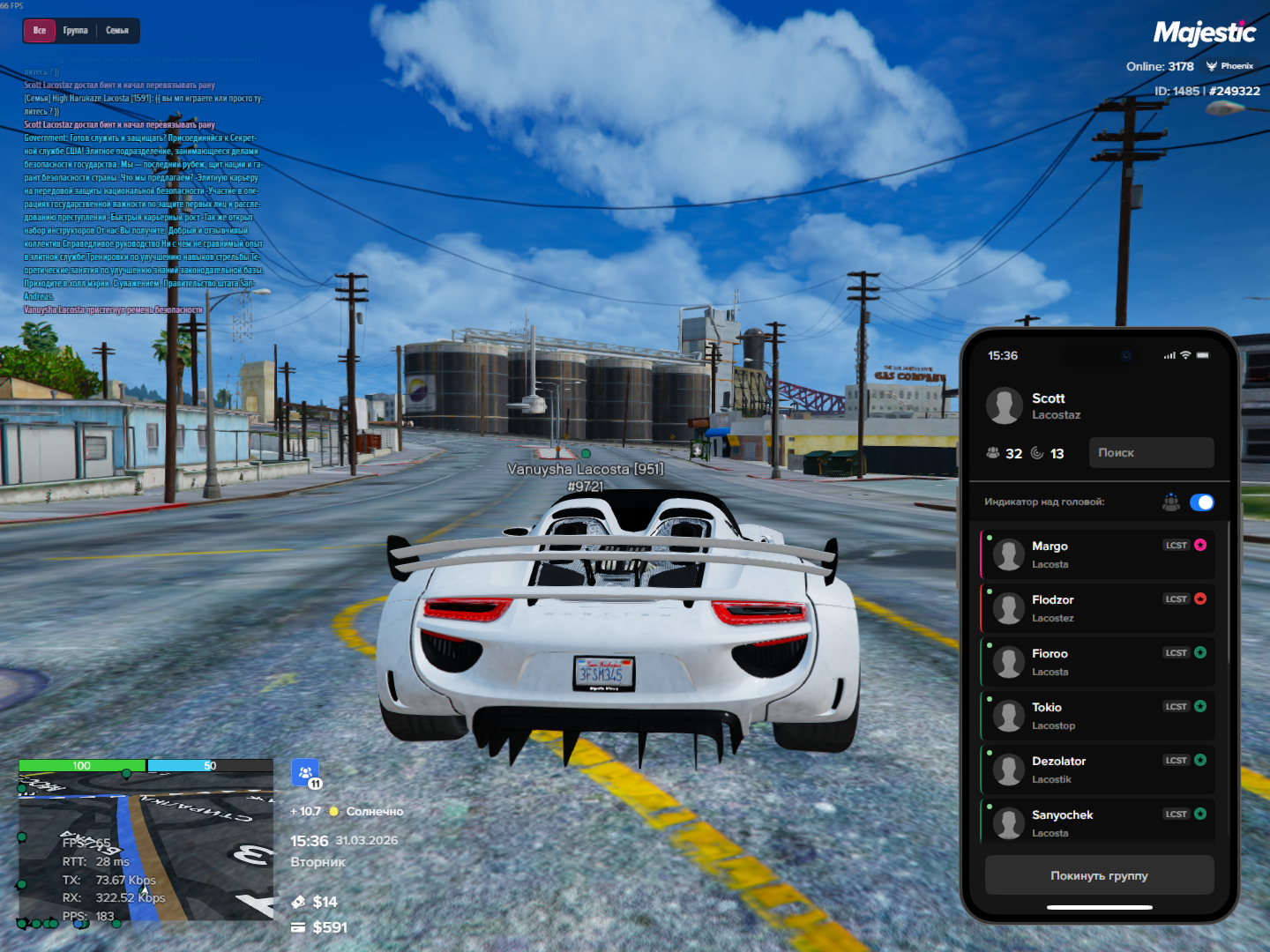
Task: Select Fioroo Lacosta member row
Action: click(1098, 662)
